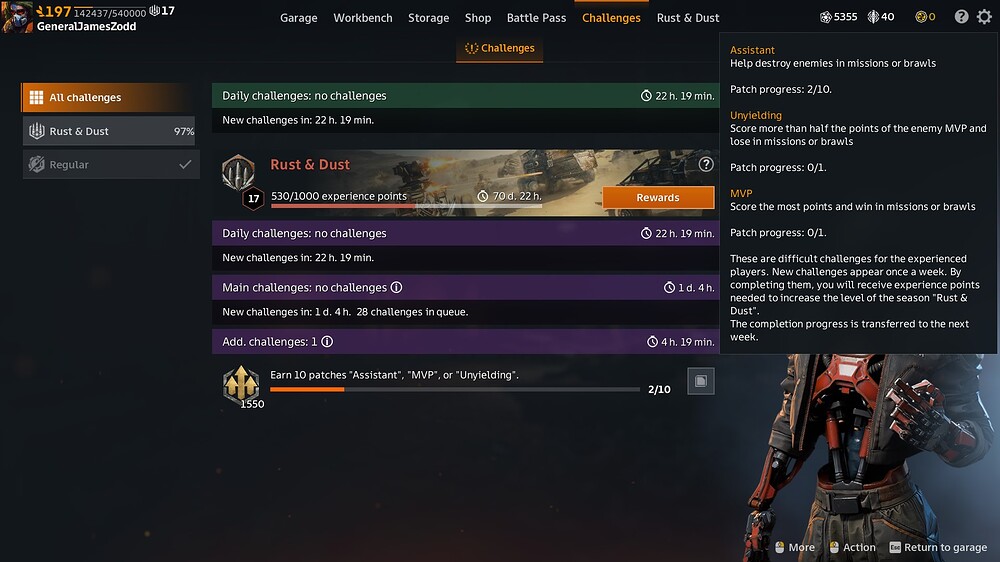This screenshot has width=1000, height=562.
Task: Open the Rust & Dust top menu tab
Action: (688, 18)
